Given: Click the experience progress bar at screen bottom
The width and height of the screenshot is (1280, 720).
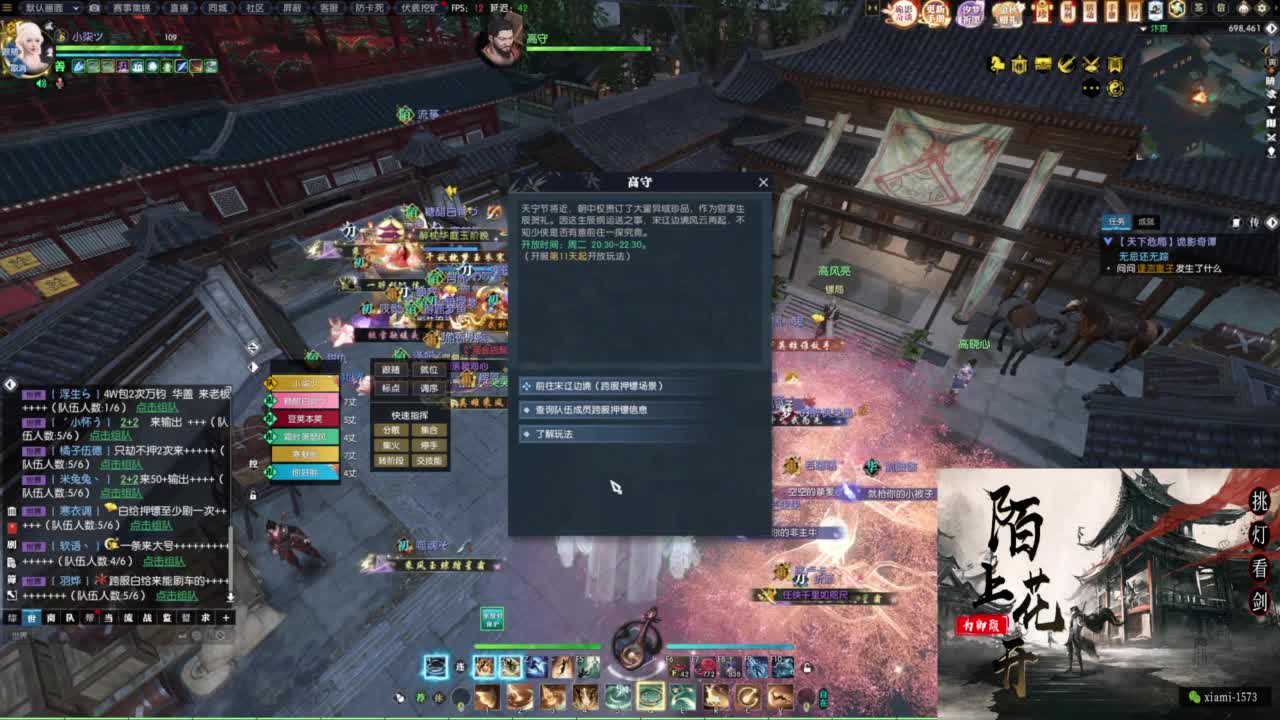Looking at the screenshot, I should (640, 716).
